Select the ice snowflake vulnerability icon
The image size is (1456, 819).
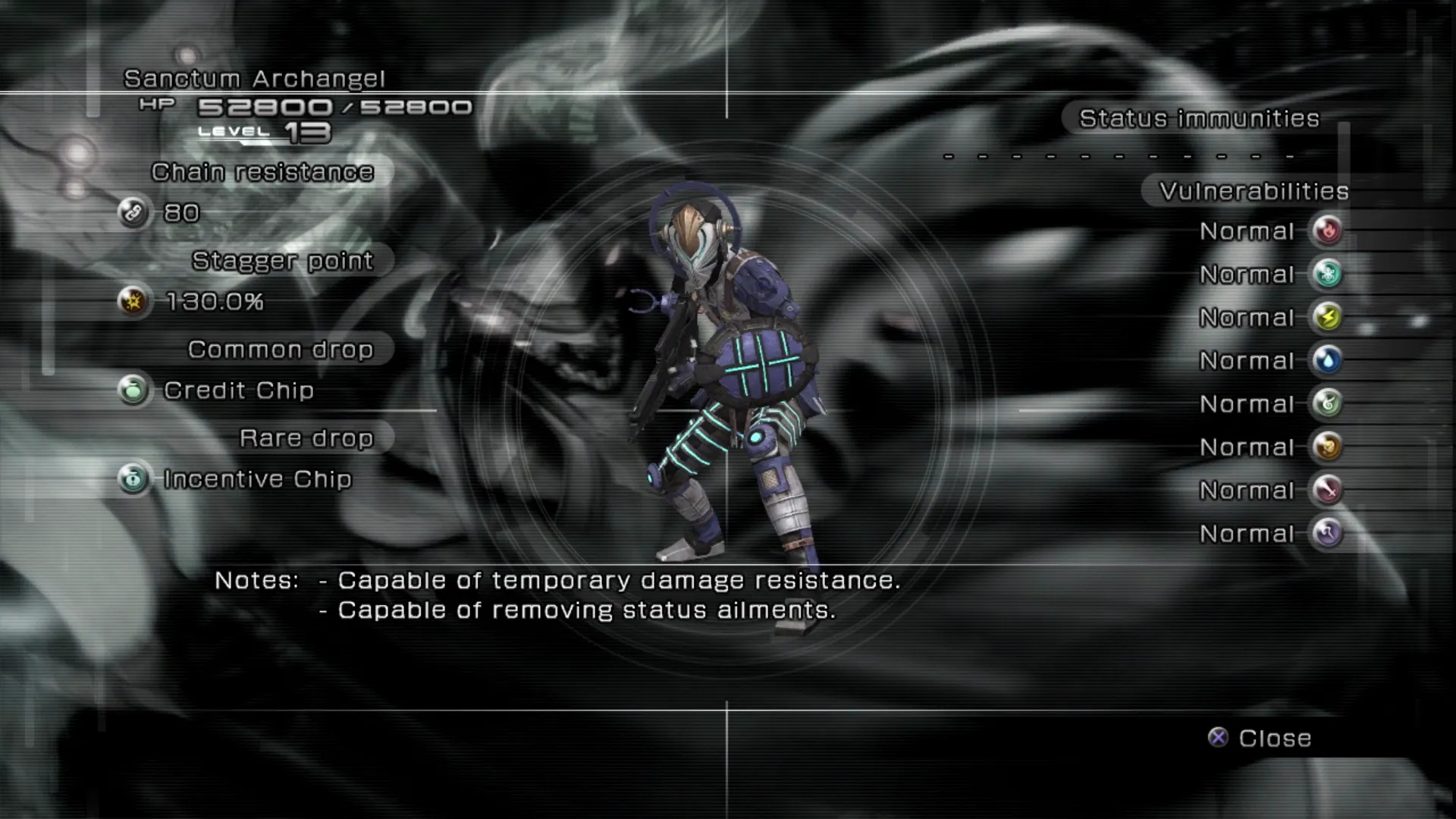(1327, 274)
